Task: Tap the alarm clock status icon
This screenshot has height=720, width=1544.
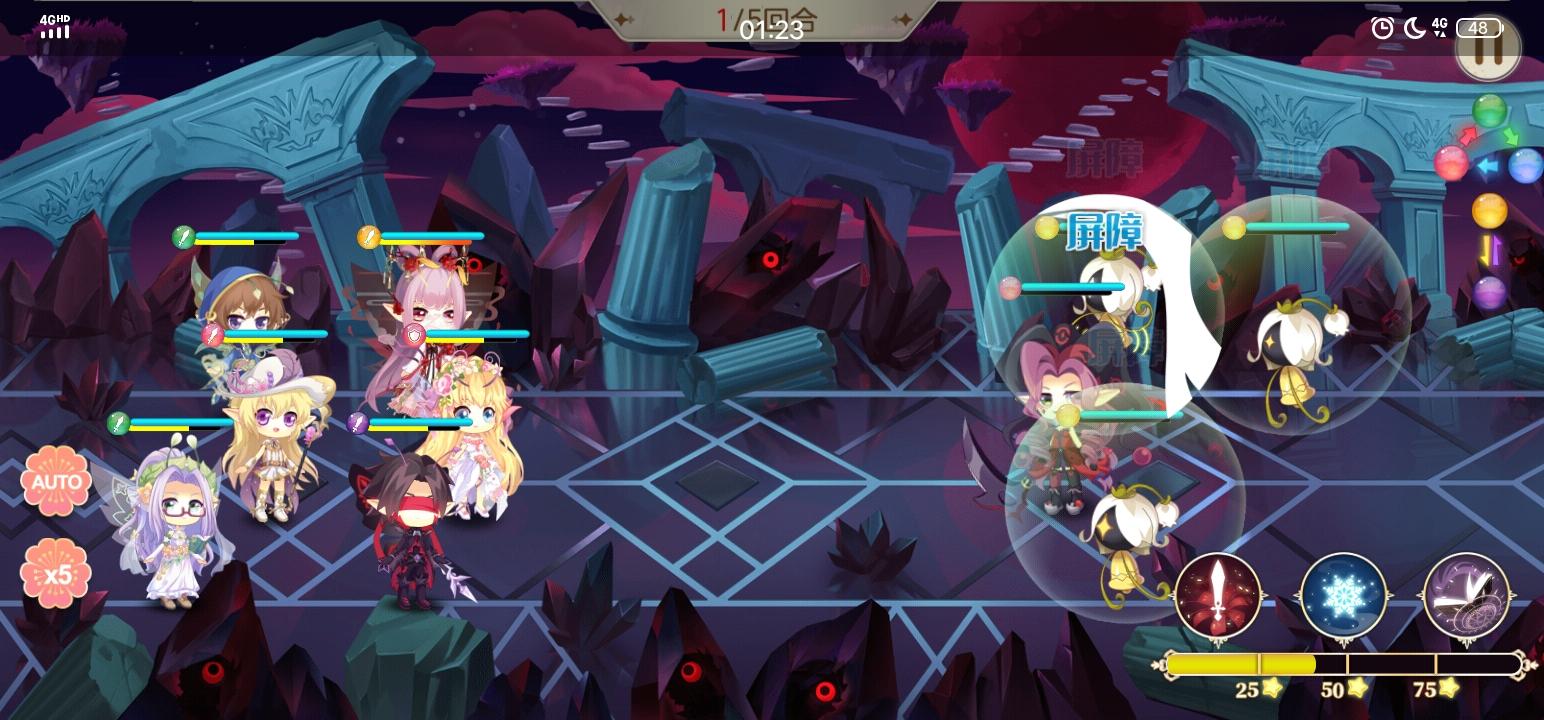Action: click(x=1381, y=29)
